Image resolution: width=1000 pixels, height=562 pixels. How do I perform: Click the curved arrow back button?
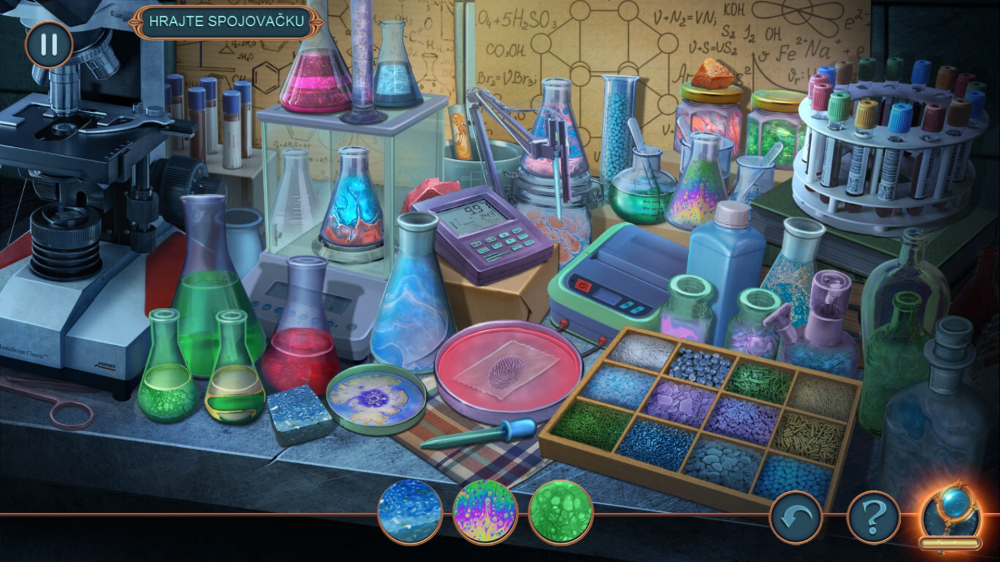pos(795,518)
